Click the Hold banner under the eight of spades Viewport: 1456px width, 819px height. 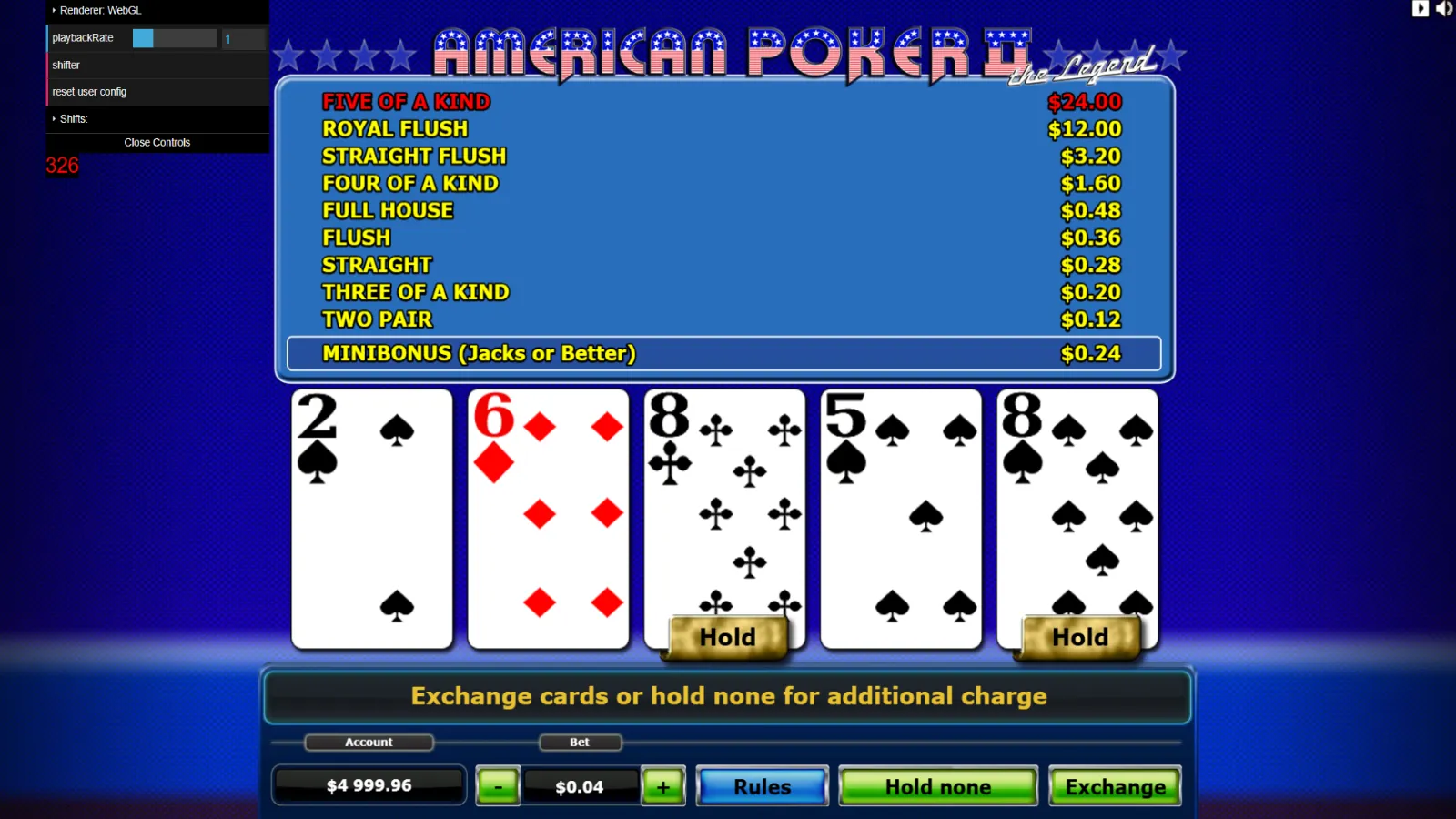point(1078,637)
